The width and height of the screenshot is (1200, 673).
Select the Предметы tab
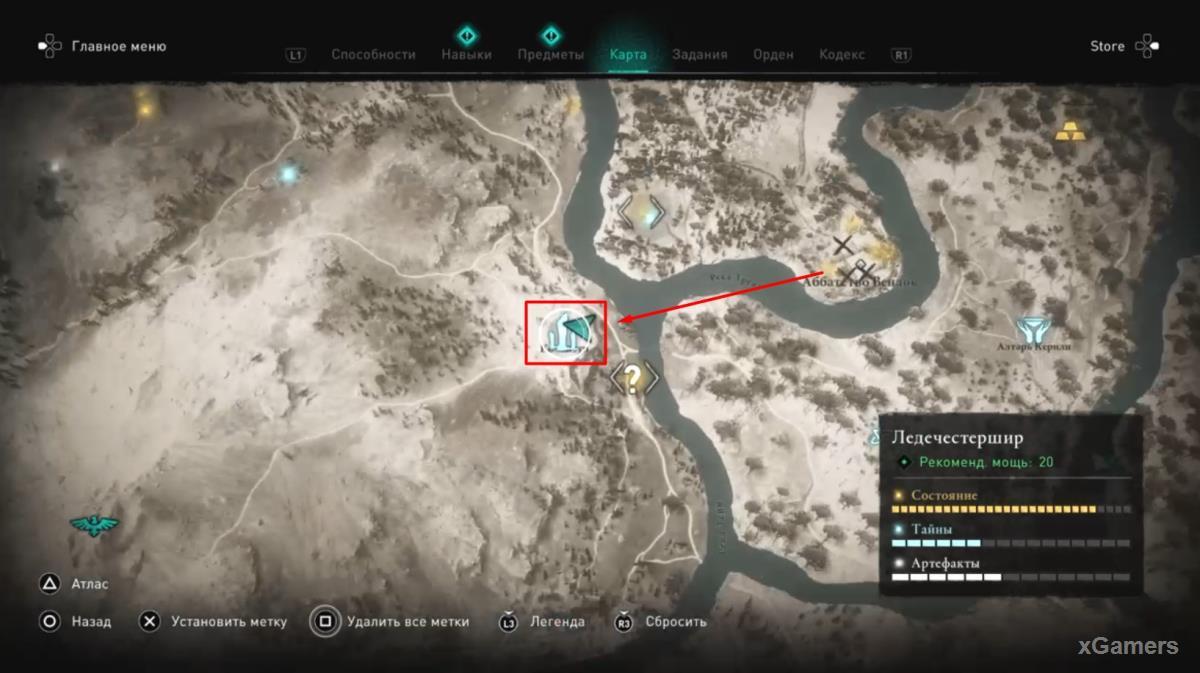click(549, 55)
